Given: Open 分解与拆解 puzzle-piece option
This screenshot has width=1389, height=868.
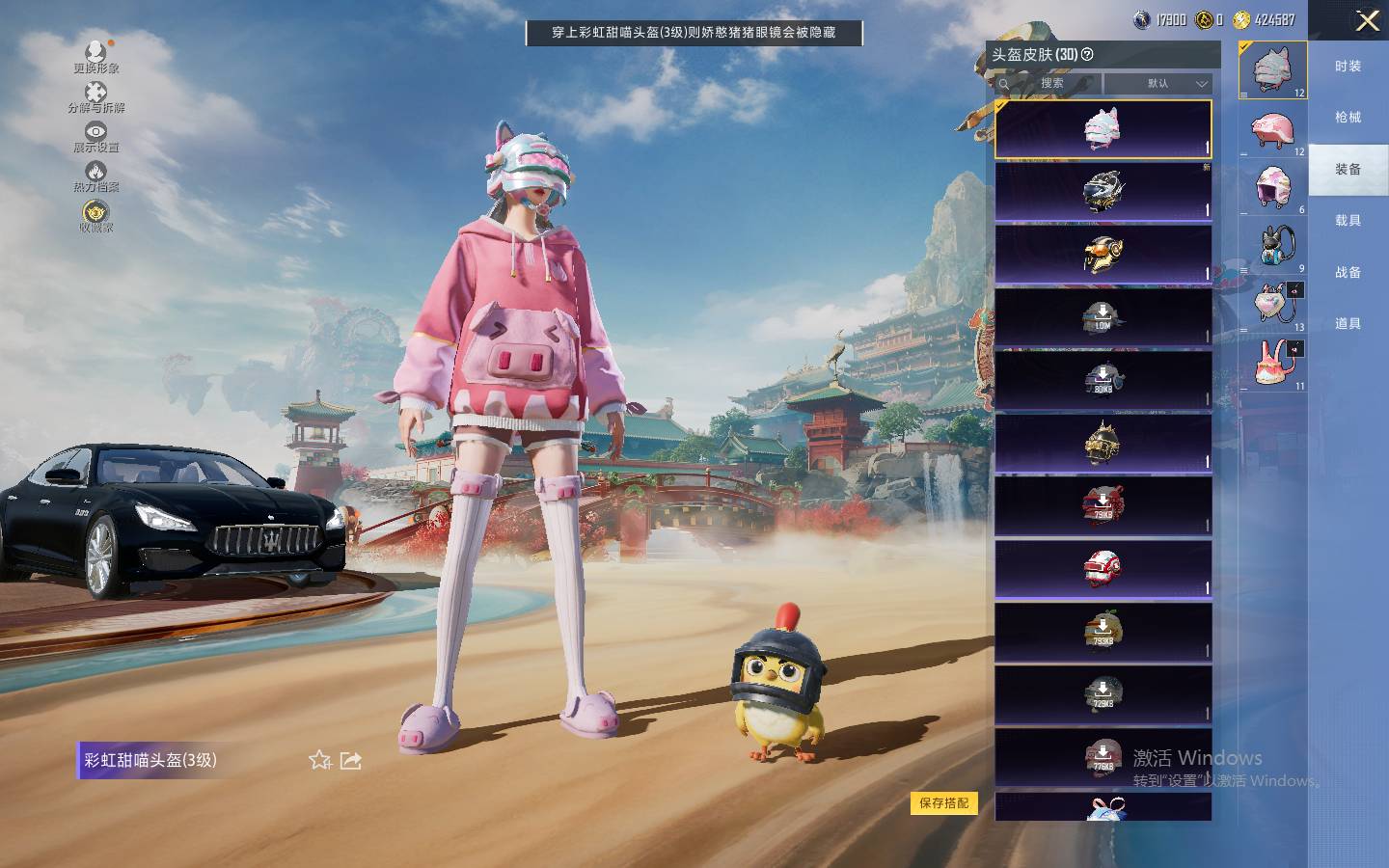Looking at the screenshot, I should 95,96.
